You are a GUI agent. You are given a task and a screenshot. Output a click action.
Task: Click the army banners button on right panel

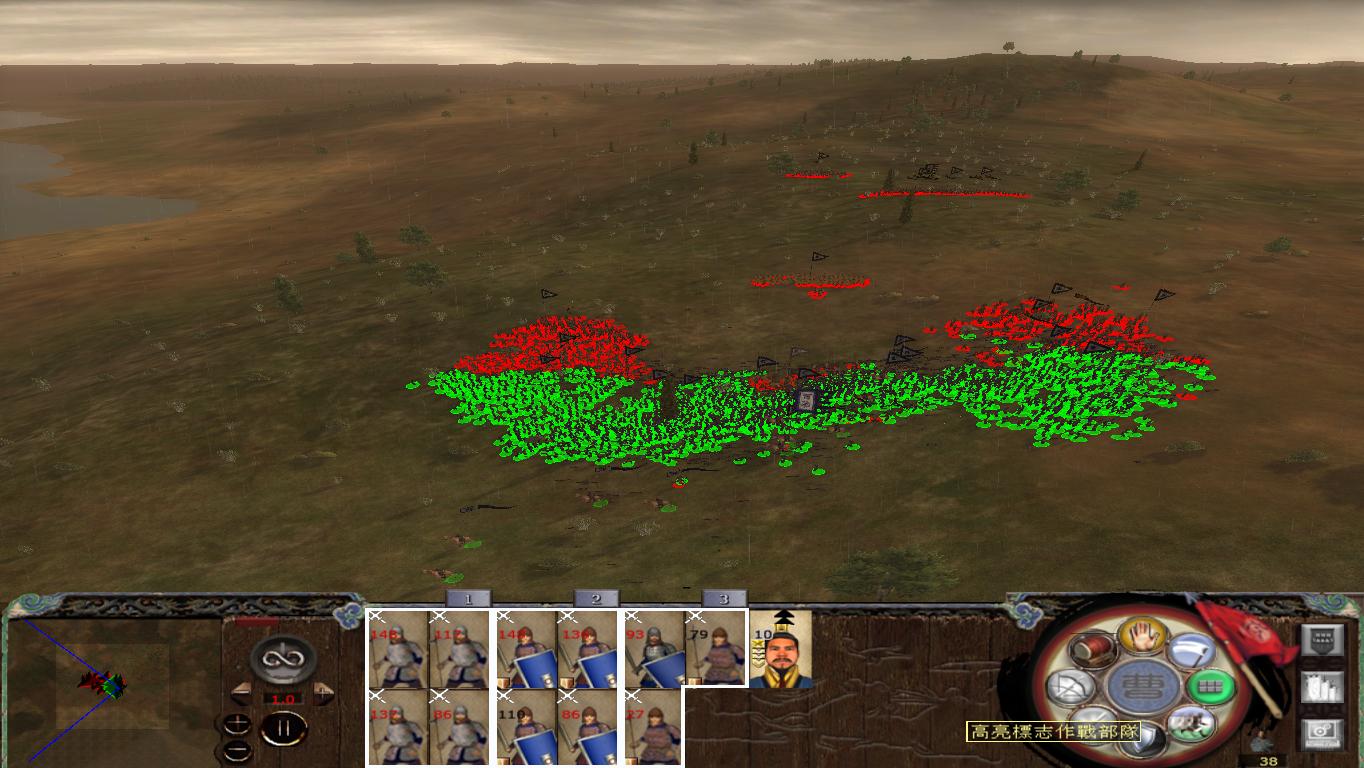[x=1323, y=639]
